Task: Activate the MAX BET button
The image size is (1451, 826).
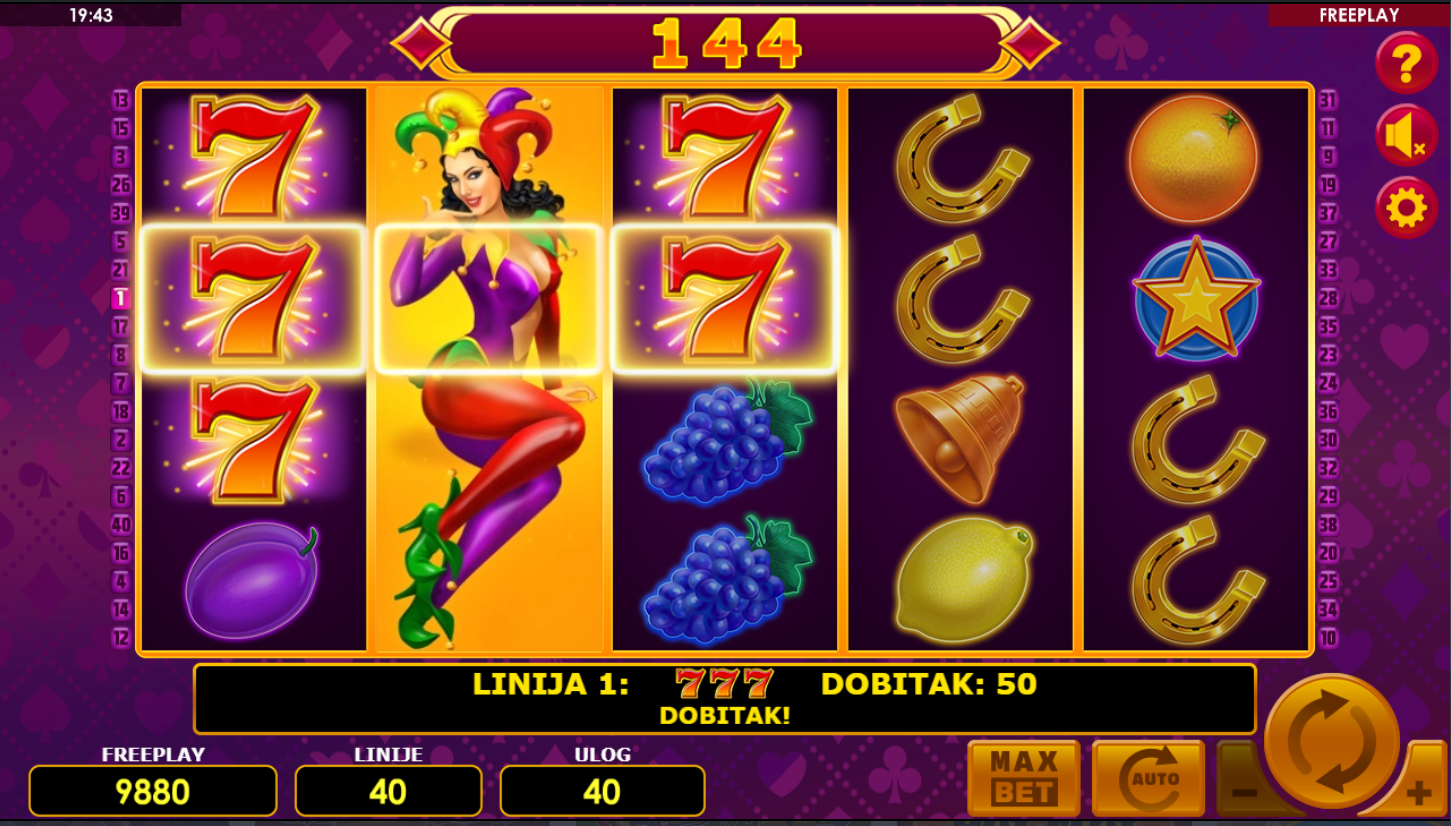Action: click(x=1023, y=778)
